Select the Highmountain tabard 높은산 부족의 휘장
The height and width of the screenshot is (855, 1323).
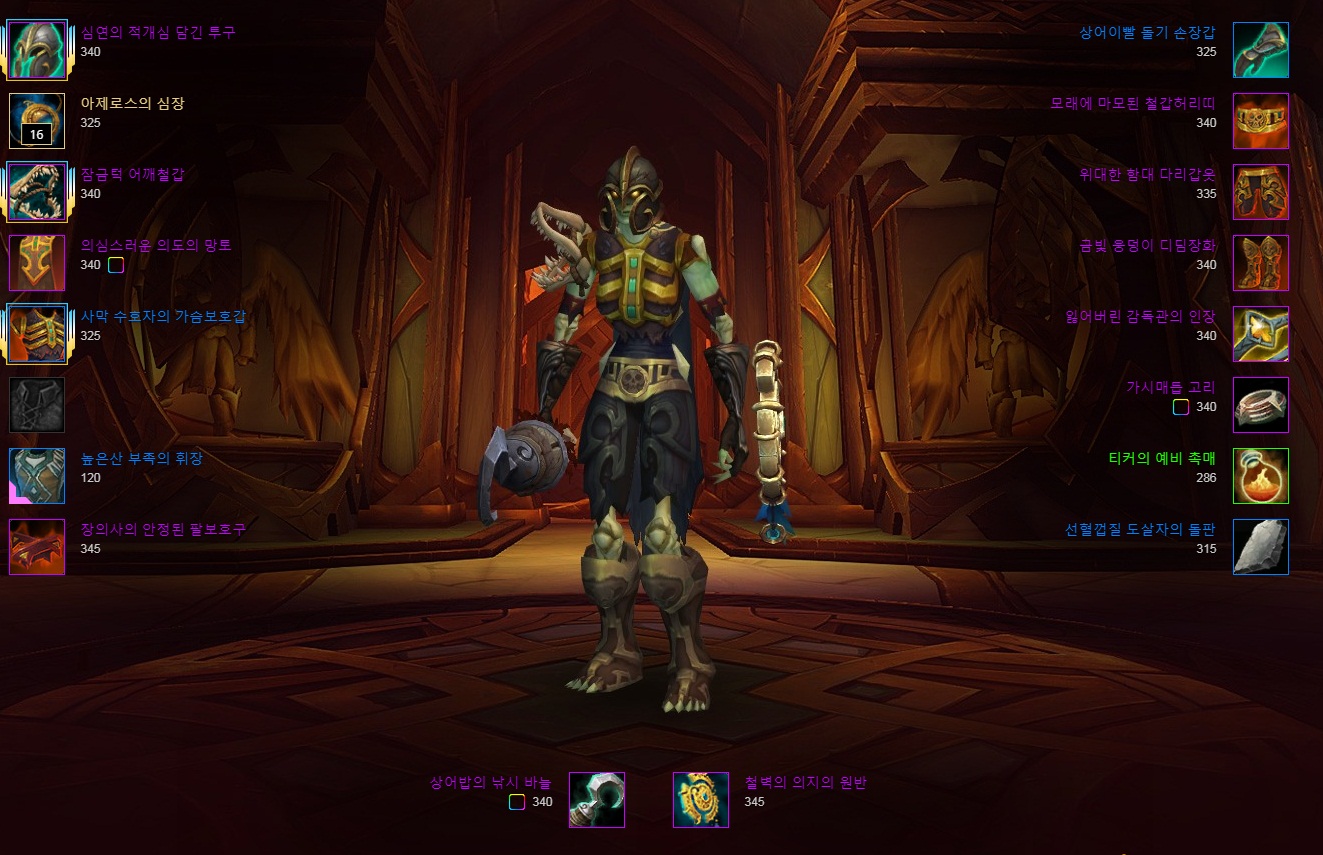click(x=37, y=476)
